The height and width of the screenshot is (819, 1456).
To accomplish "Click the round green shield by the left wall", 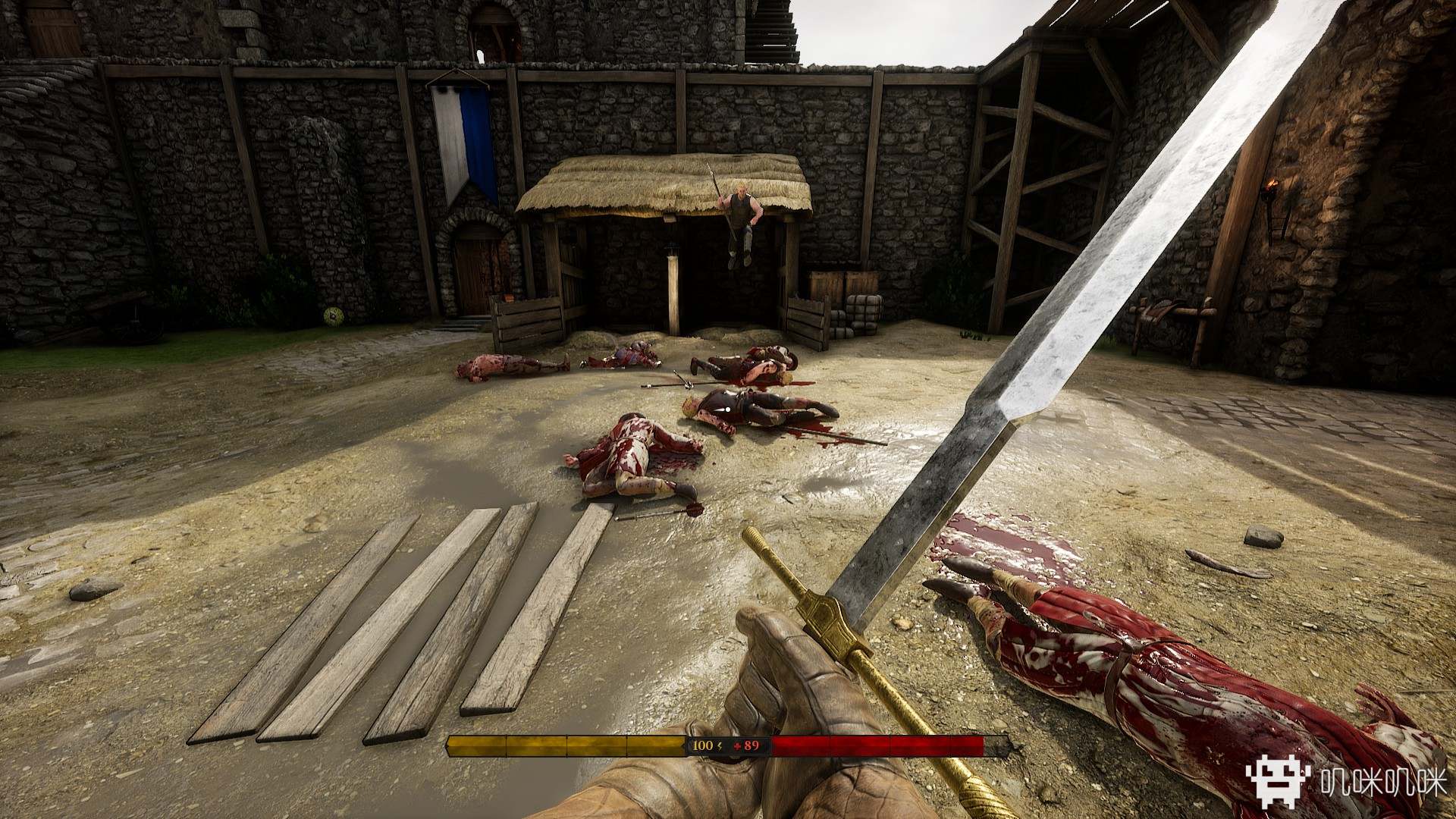I will [x=334, y=315].
